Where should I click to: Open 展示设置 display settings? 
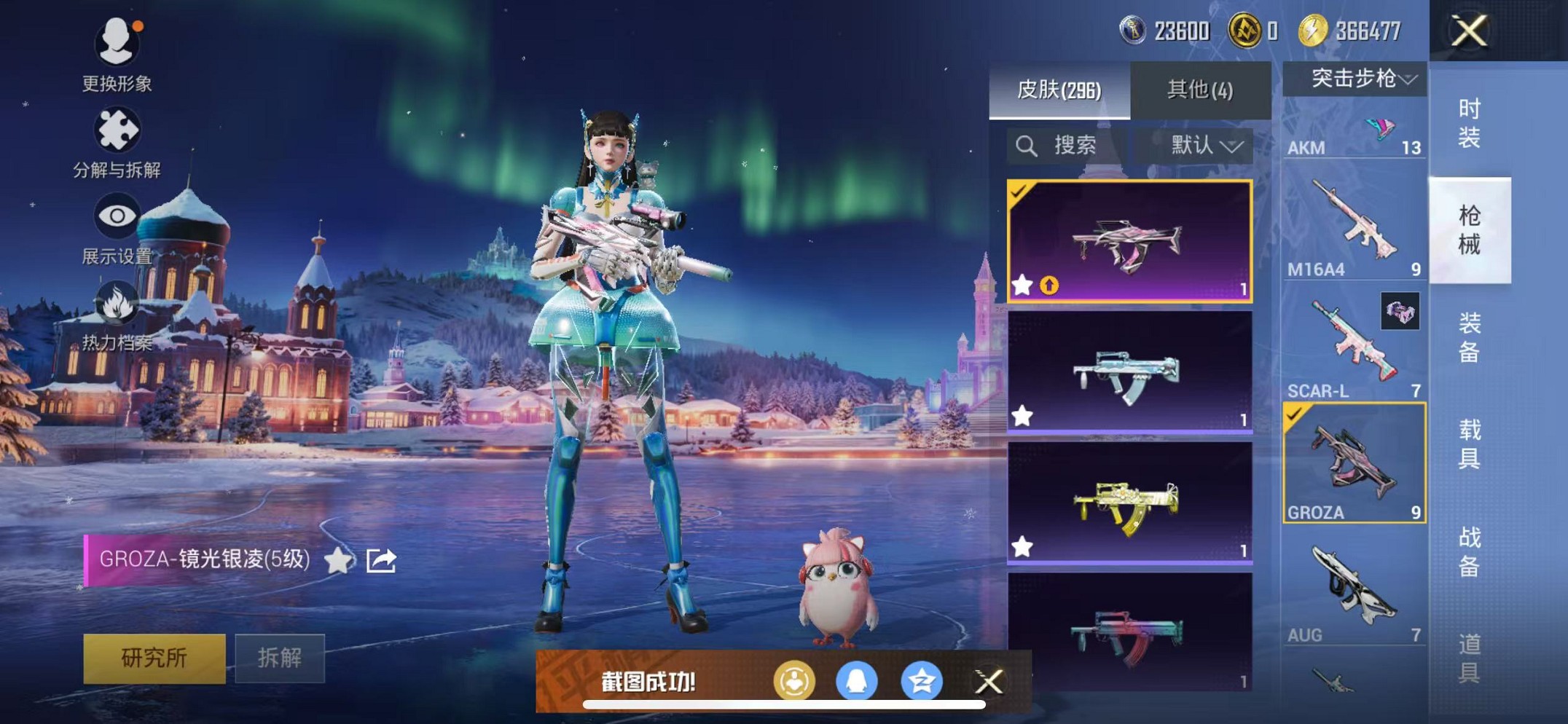[117, 215]
